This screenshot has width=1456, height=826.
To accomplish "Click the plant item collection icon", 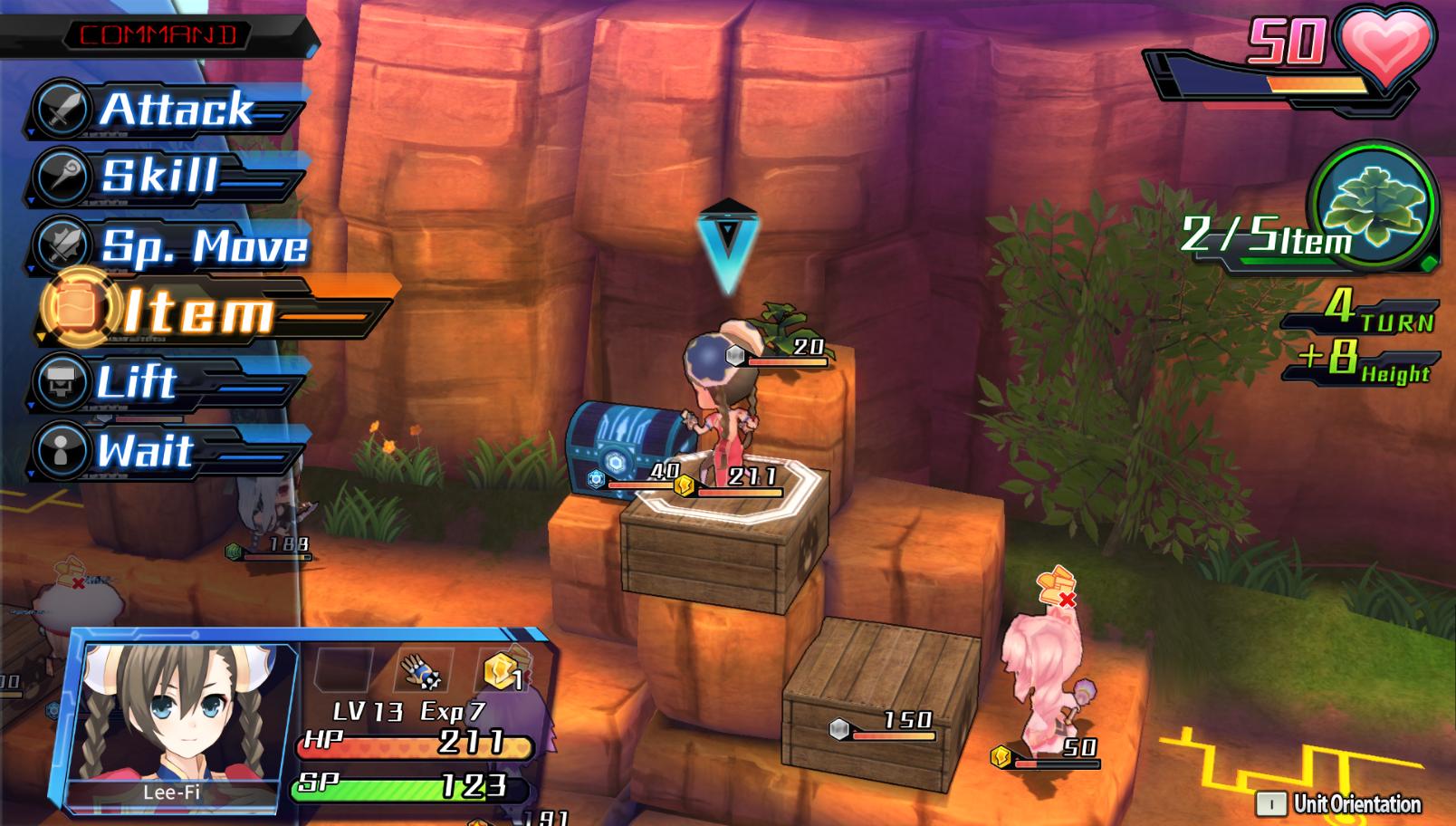I will (1375, 207).
